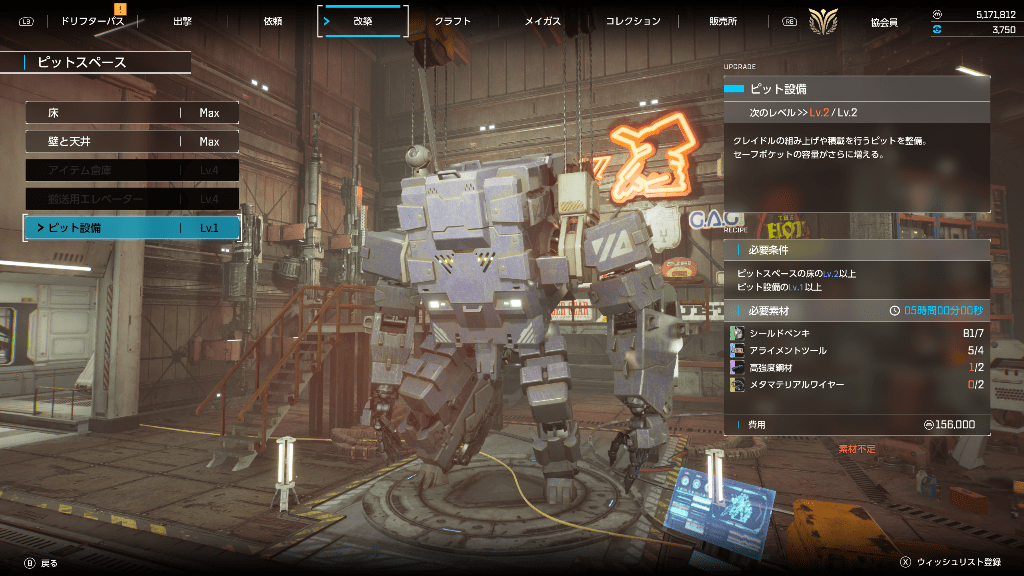Select the ピット設備 Lv.1 row
This screenshot has height=576, width=1024.
132,228
